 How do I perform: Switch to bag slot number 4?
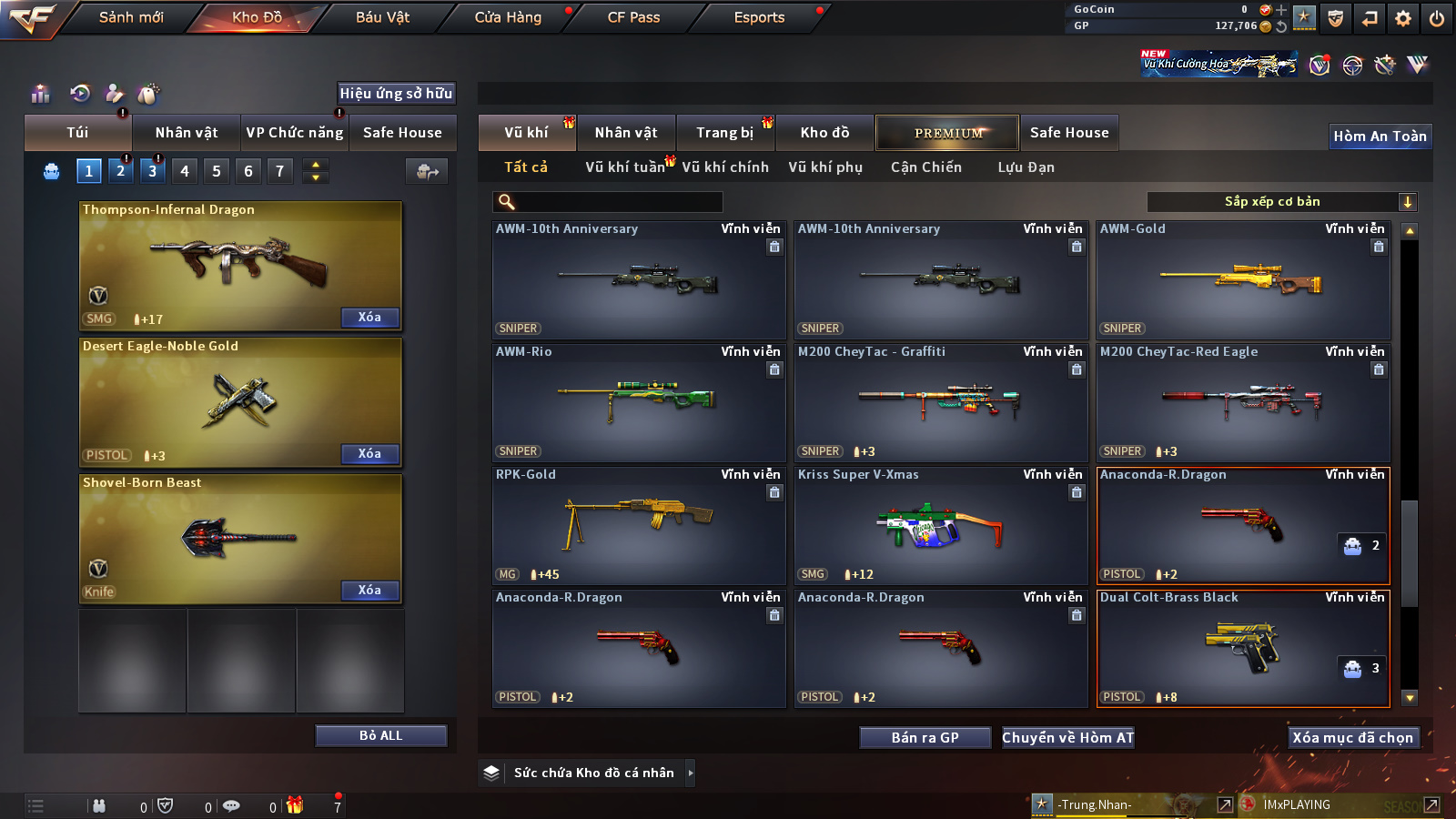coord(185,171)
